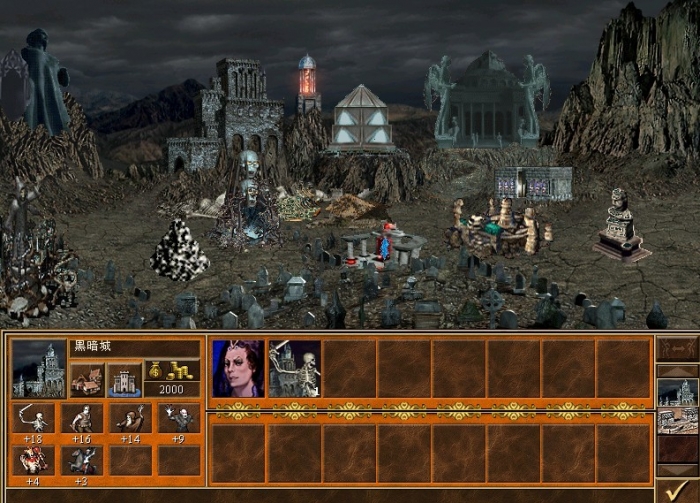Image resolution: width=700 pixels, height=503 pixels.
Task: Select the skeleton stack in garrison
Action: click(x=295, y=368)
